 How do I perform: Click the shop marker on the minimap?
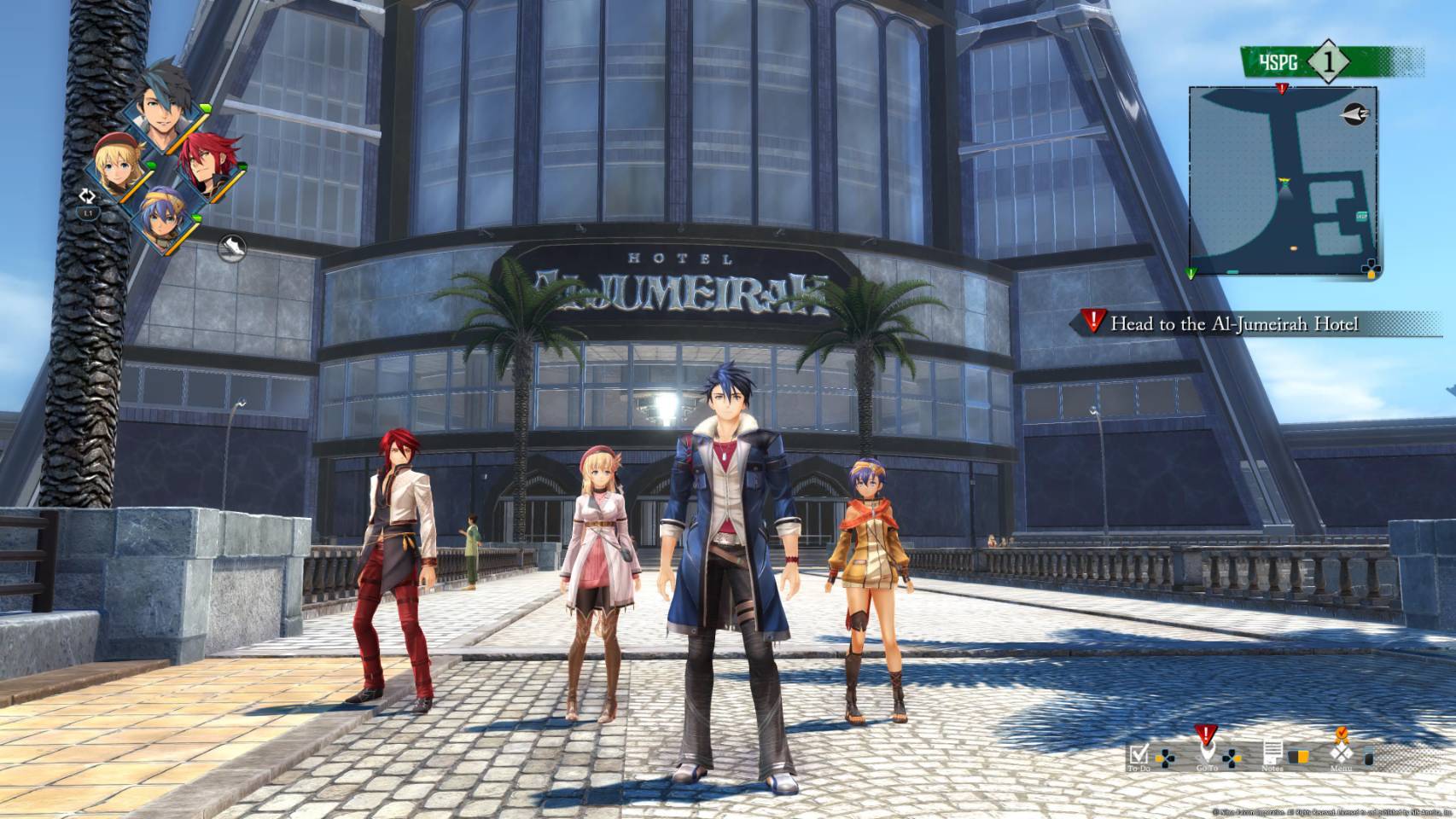click(1360, 216)
